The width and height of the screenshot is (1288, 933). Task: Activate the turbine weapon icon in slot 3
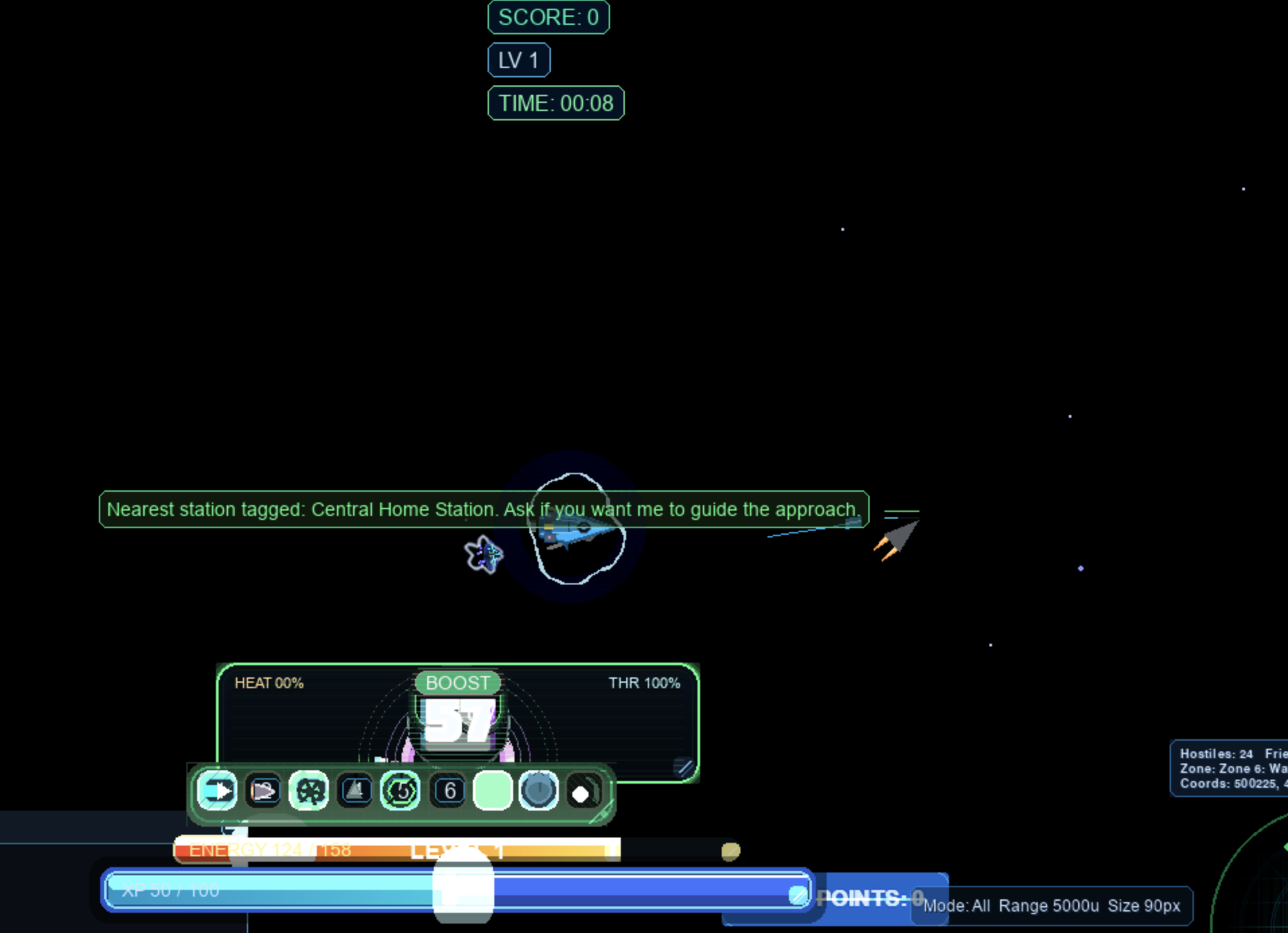click(x=308, y=790)
